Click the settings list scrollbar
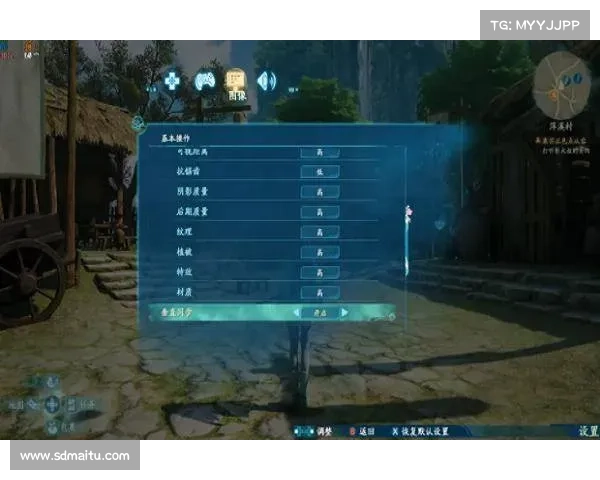 pos(407,212)
